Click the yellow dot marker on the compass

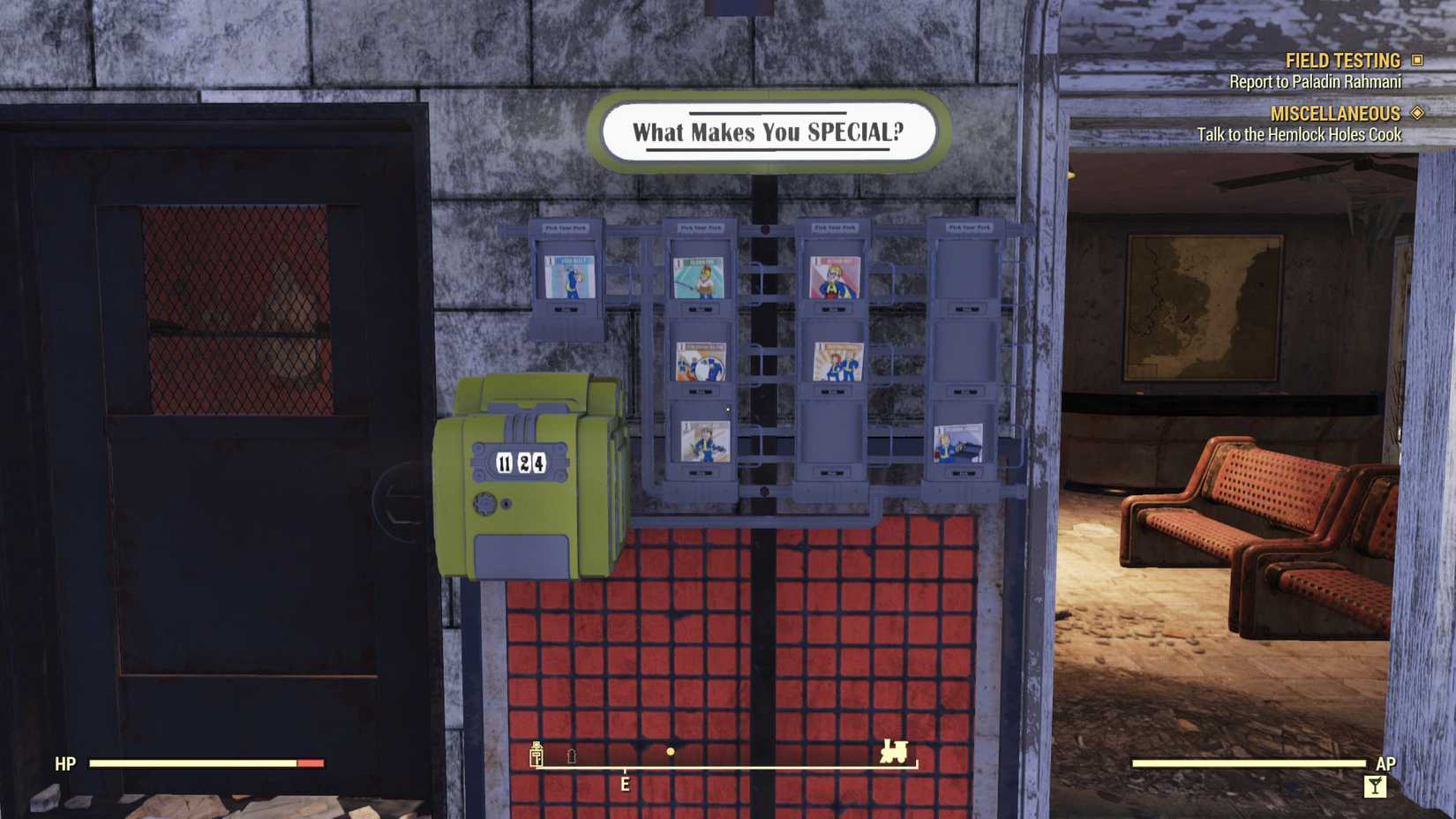pyautogui.click(x=672, y=752)
